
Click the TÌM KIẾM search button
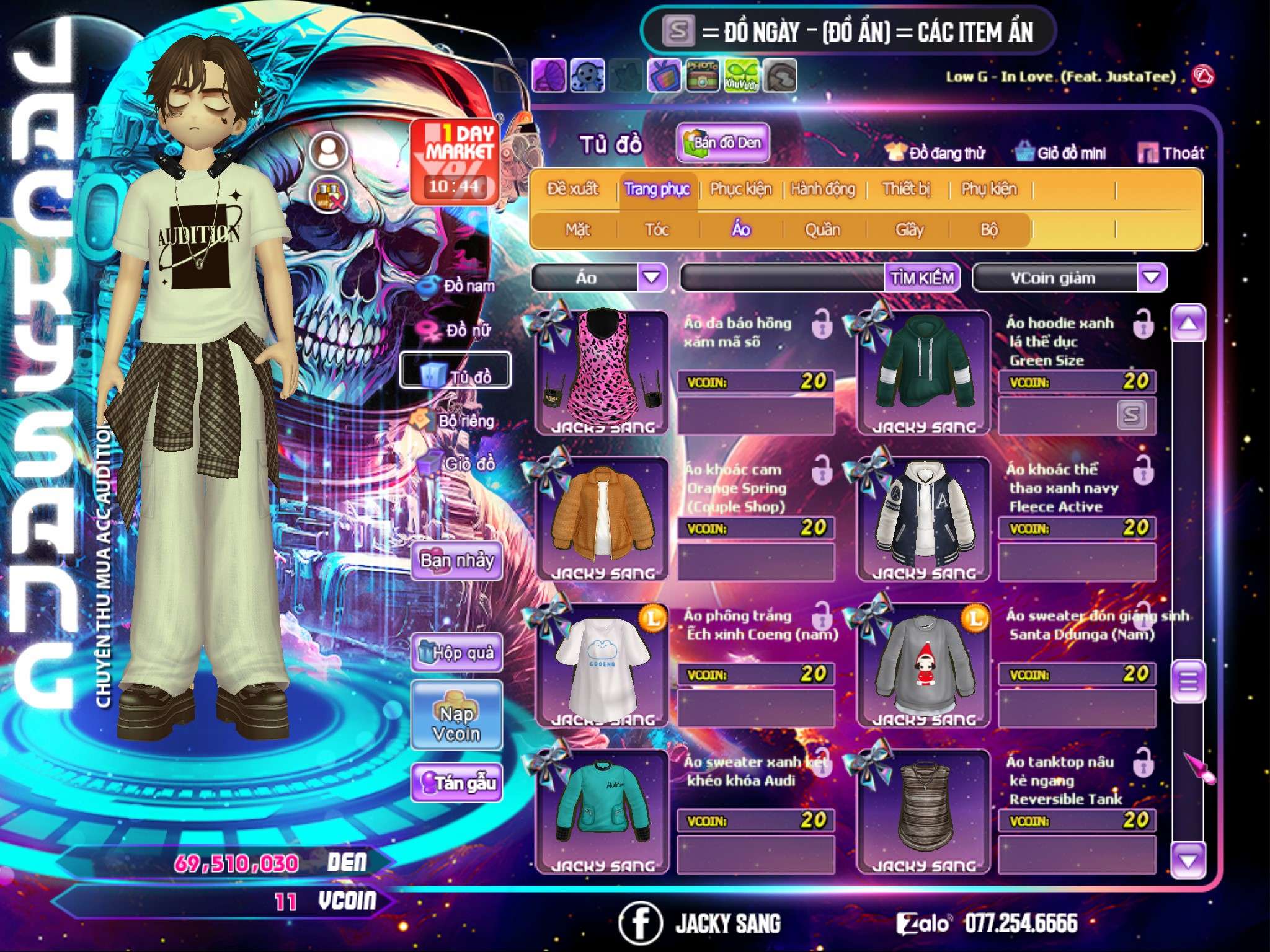point(922,278)
